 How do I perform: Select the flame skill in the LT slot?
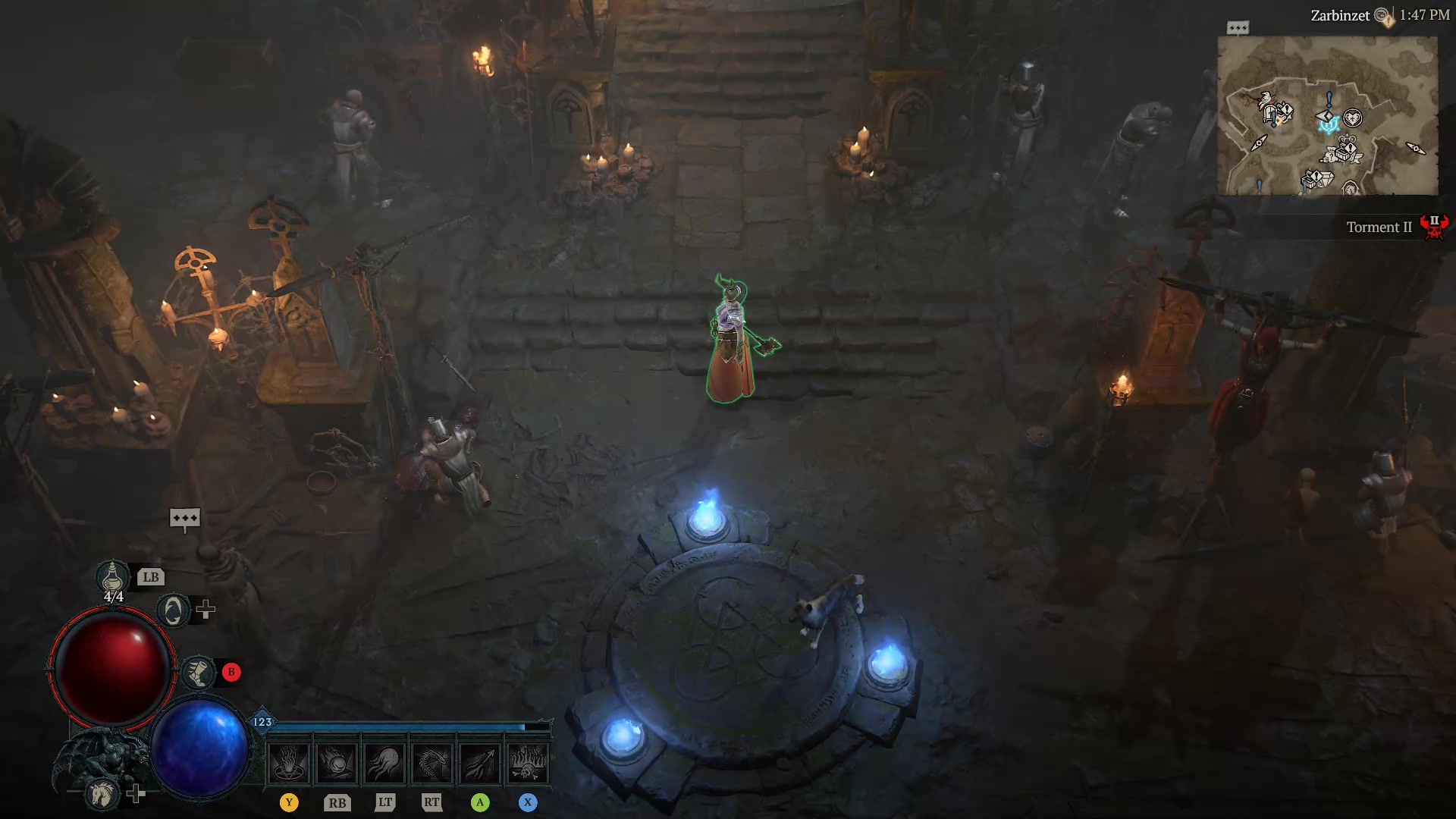point(385,762)
